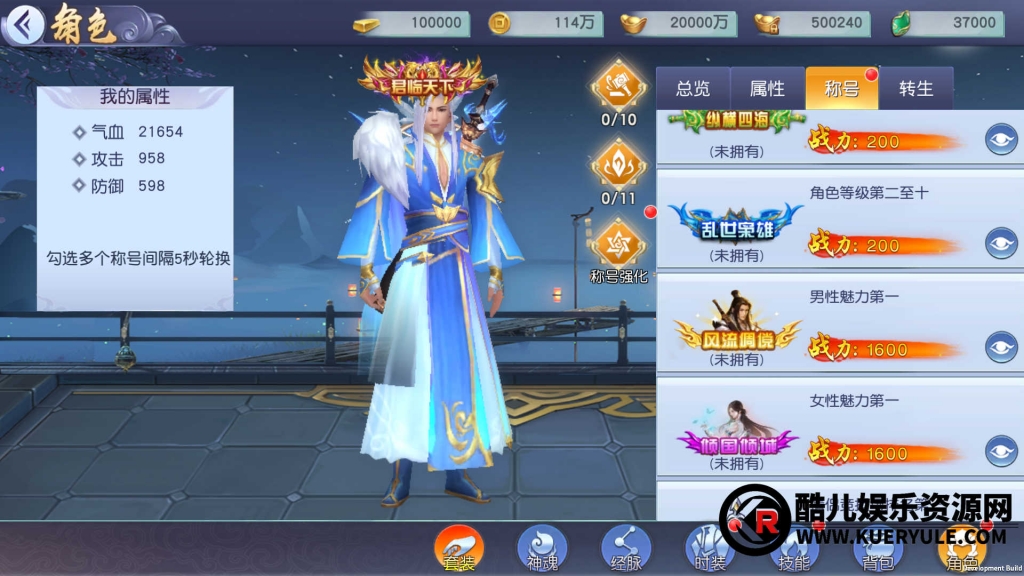Open the 技能 skills menu
This screenshot has height=576, width=1024.
[793, 549]
